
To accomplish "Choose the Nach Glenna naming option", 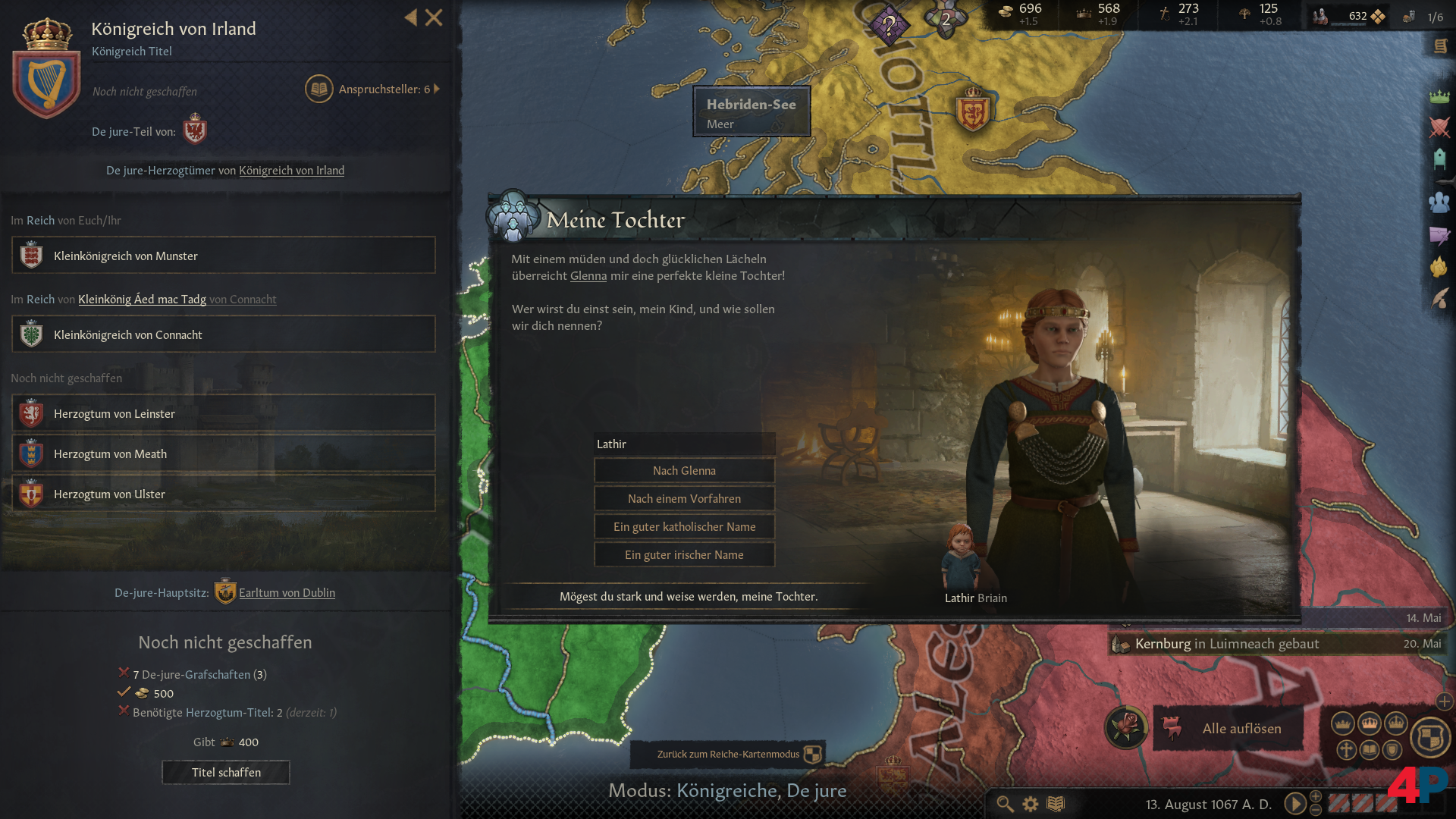I will (684, 470).
